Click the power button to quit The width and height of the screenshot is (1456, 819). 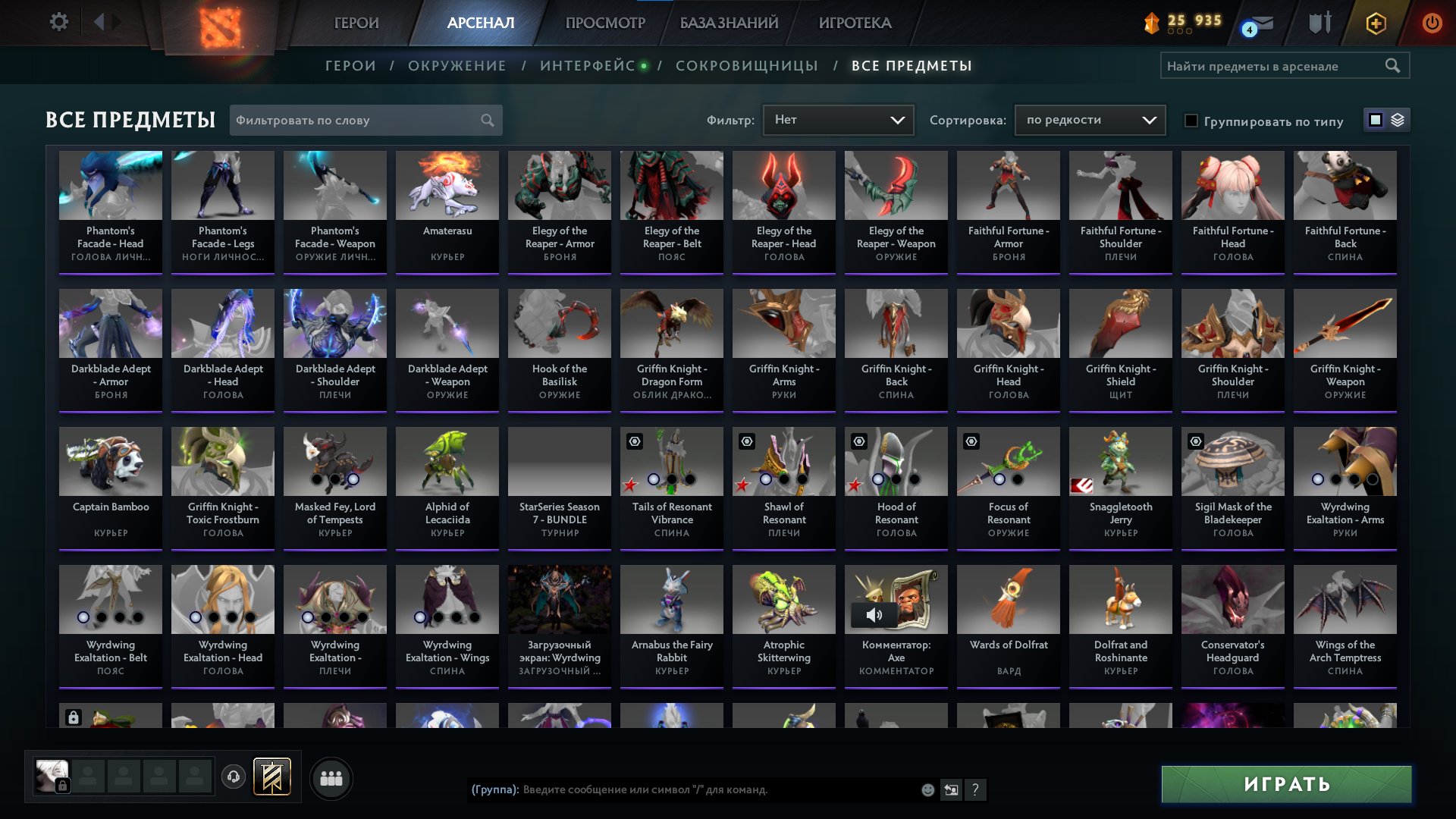pos(1432,23)
